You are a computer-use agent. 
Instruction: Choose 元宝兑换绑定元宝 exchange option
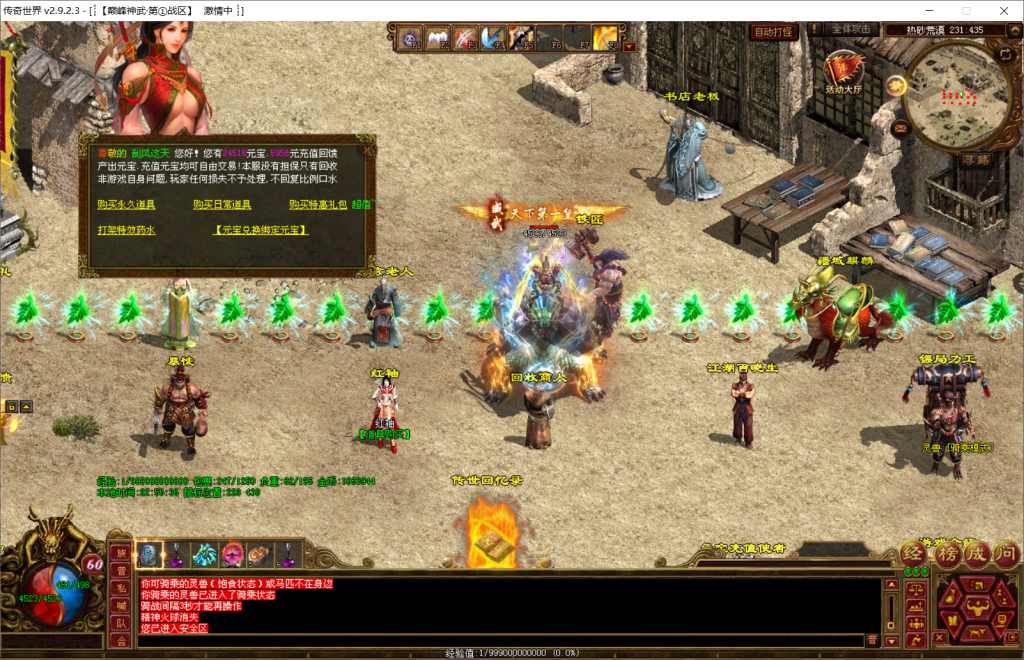[261, 230]
